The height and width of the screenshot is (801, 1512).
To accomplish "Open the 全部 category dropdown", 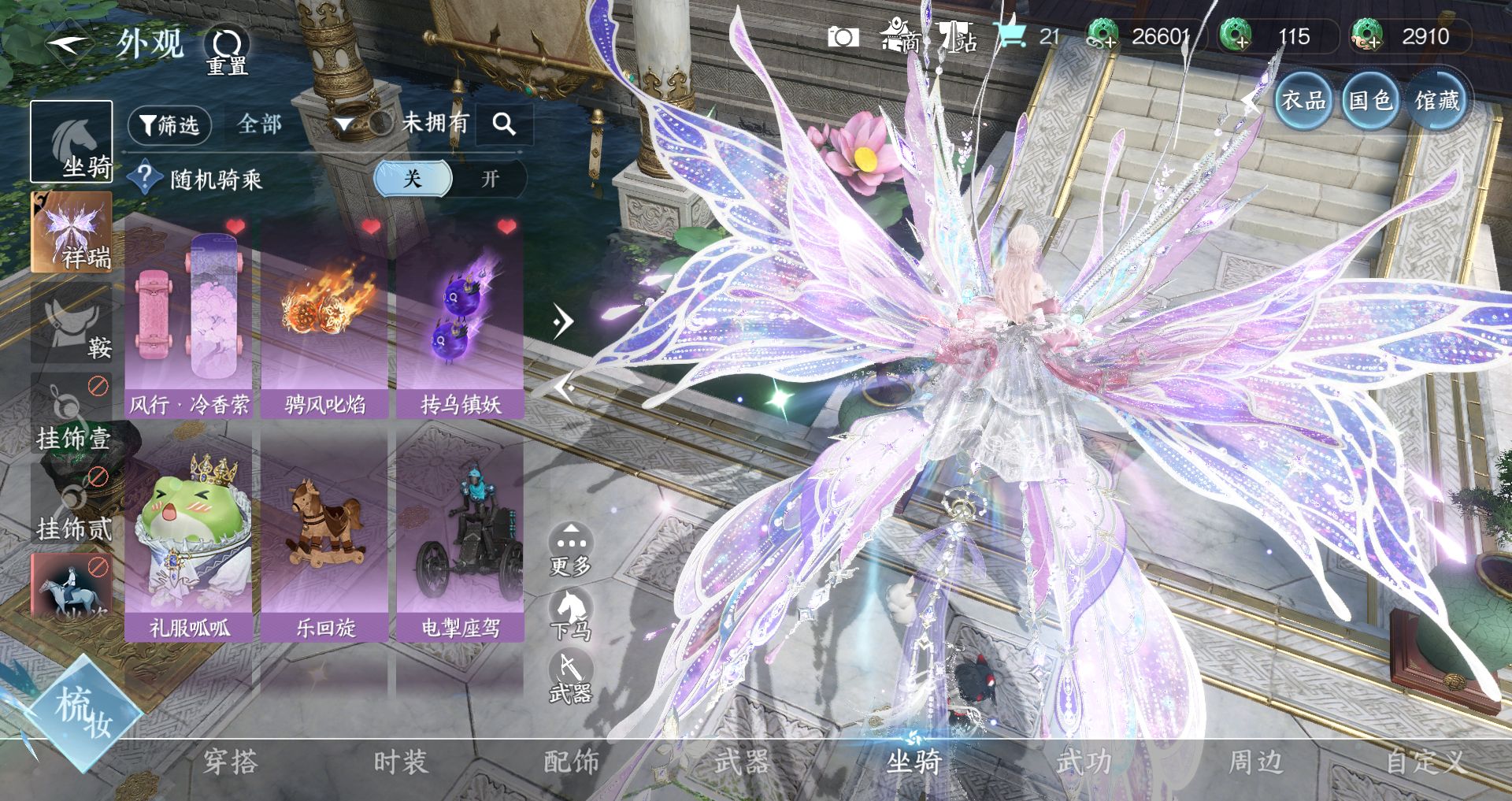I will click(259, 124).
